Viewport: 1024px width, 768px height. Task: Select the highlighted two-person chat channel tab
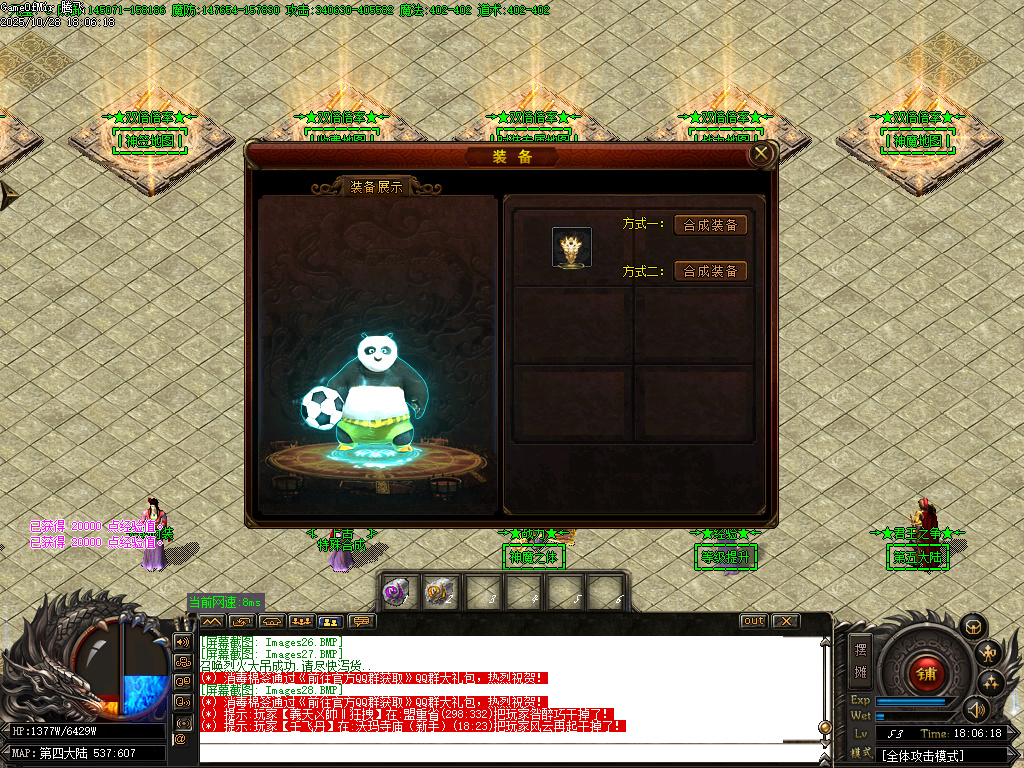(x=330, y=621)
